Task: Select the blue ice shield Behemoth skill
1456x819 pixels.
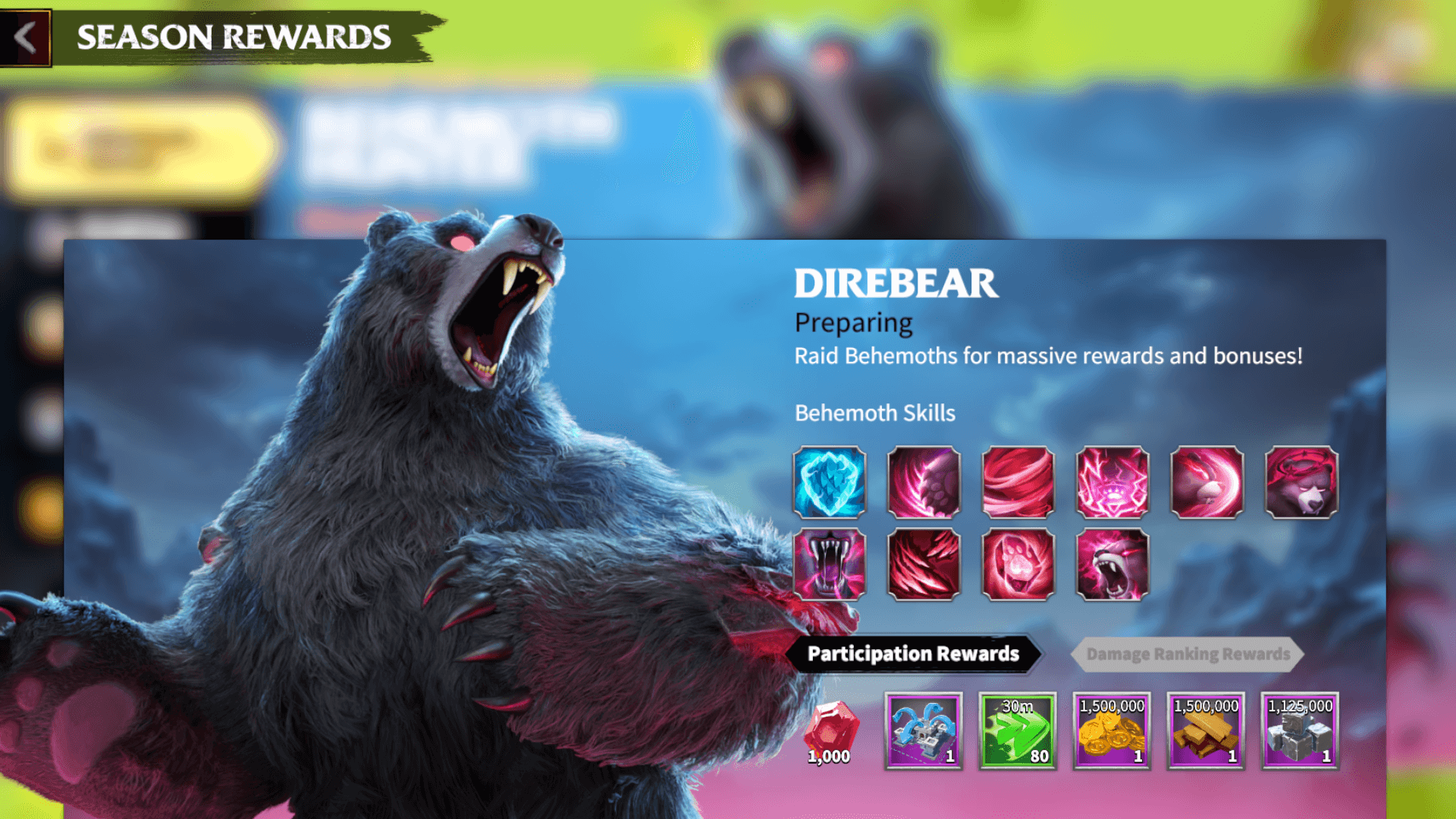Action: point(830,484)
